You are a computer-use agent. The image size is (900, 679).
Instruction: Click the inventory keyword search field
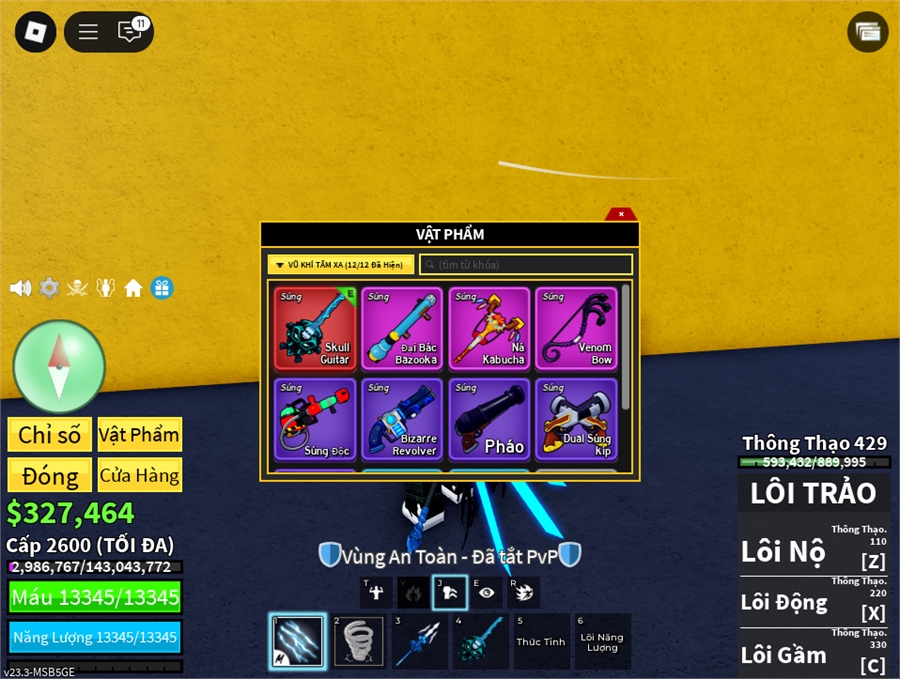526,265
